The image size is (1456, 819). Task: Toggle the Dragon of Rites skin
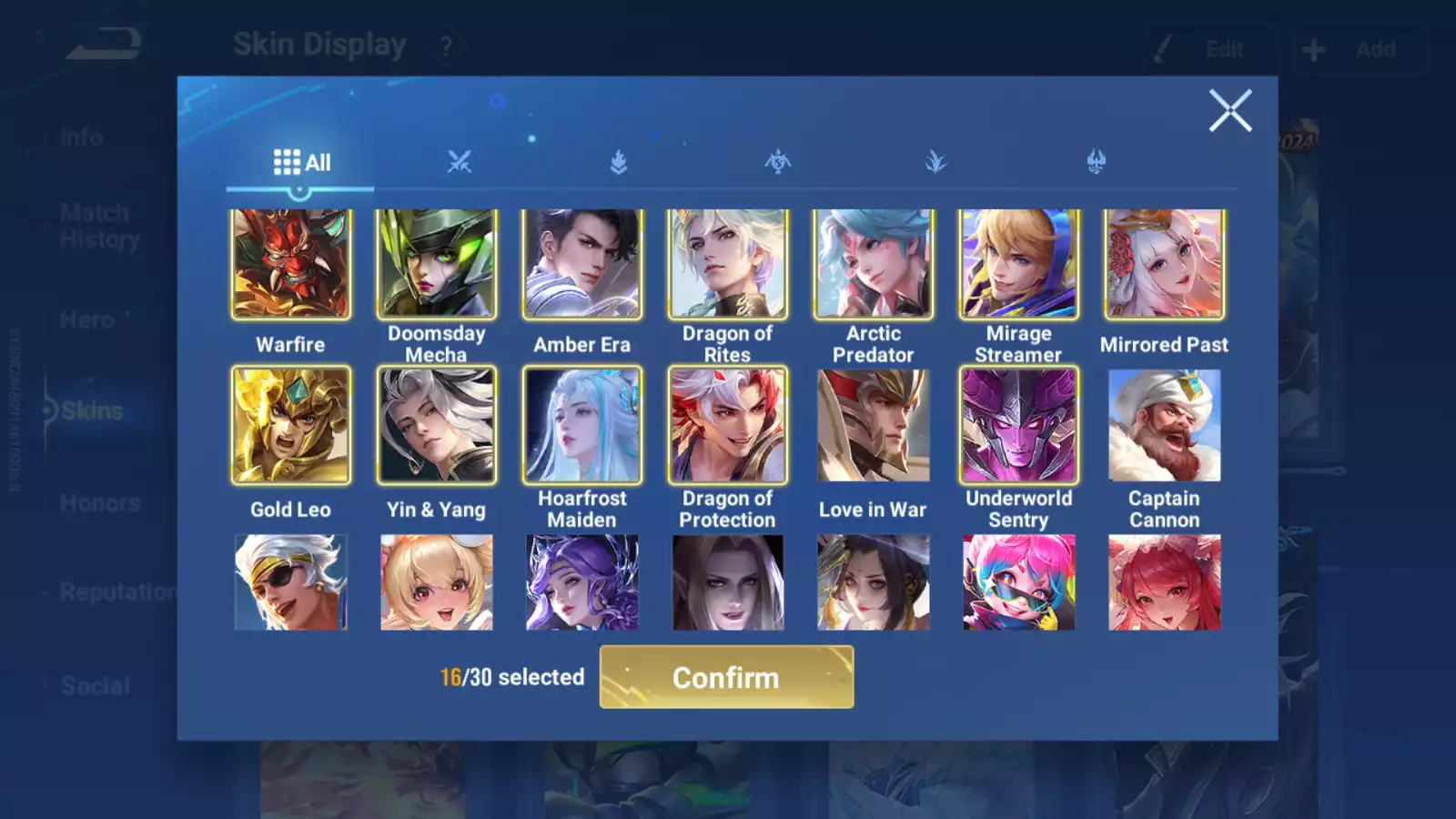point(727,265)
